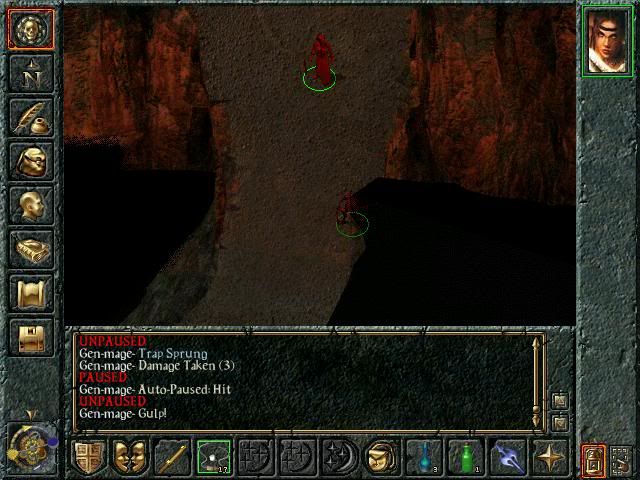The image size is (640, 480).
Task: Select the sling bullets ammo slot
Action: [213, 458]
